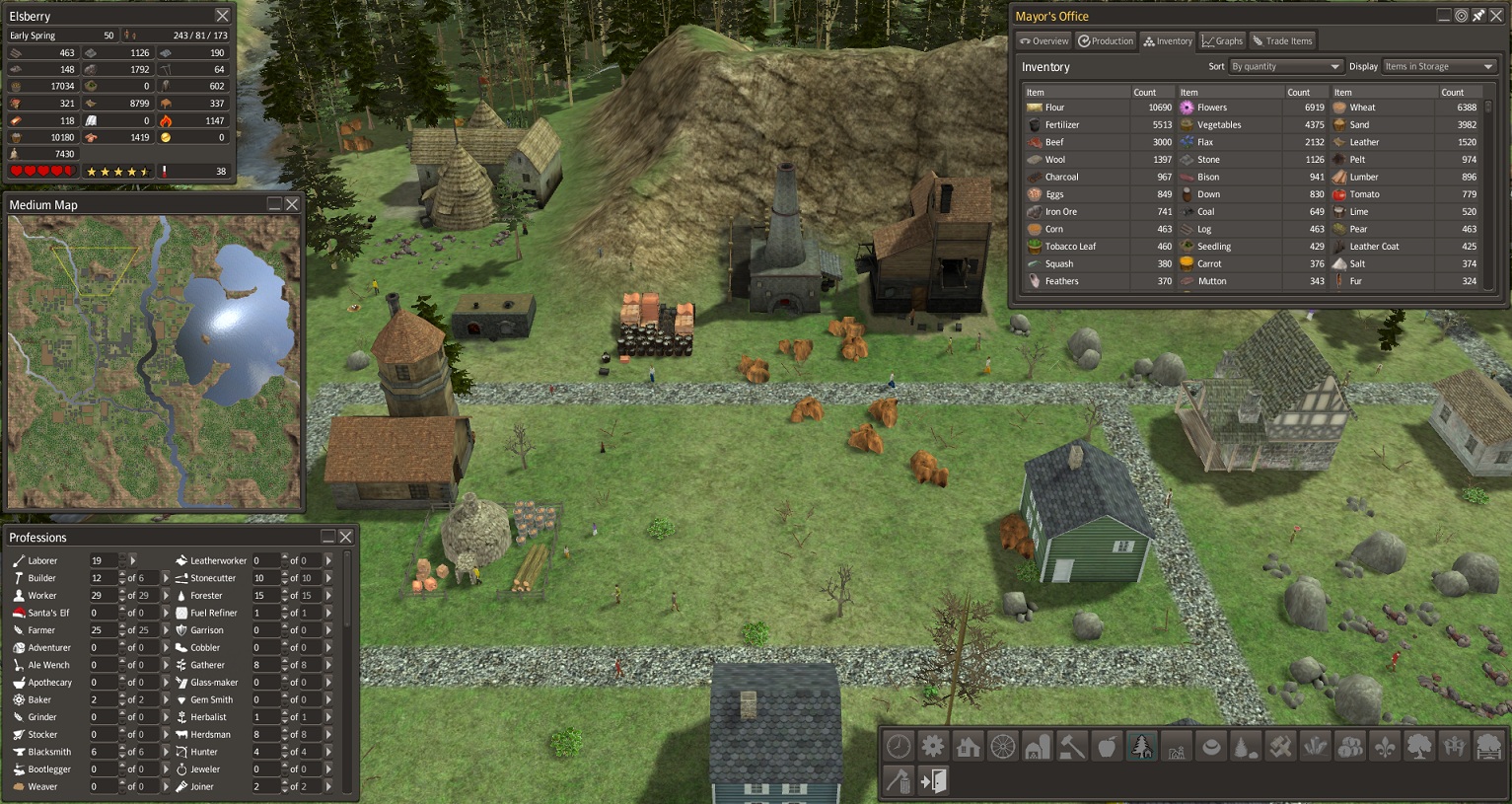Open the Sort 'By quantity' dropdown
This screenshot has height=804, width=1512.
pos(1286,67)
